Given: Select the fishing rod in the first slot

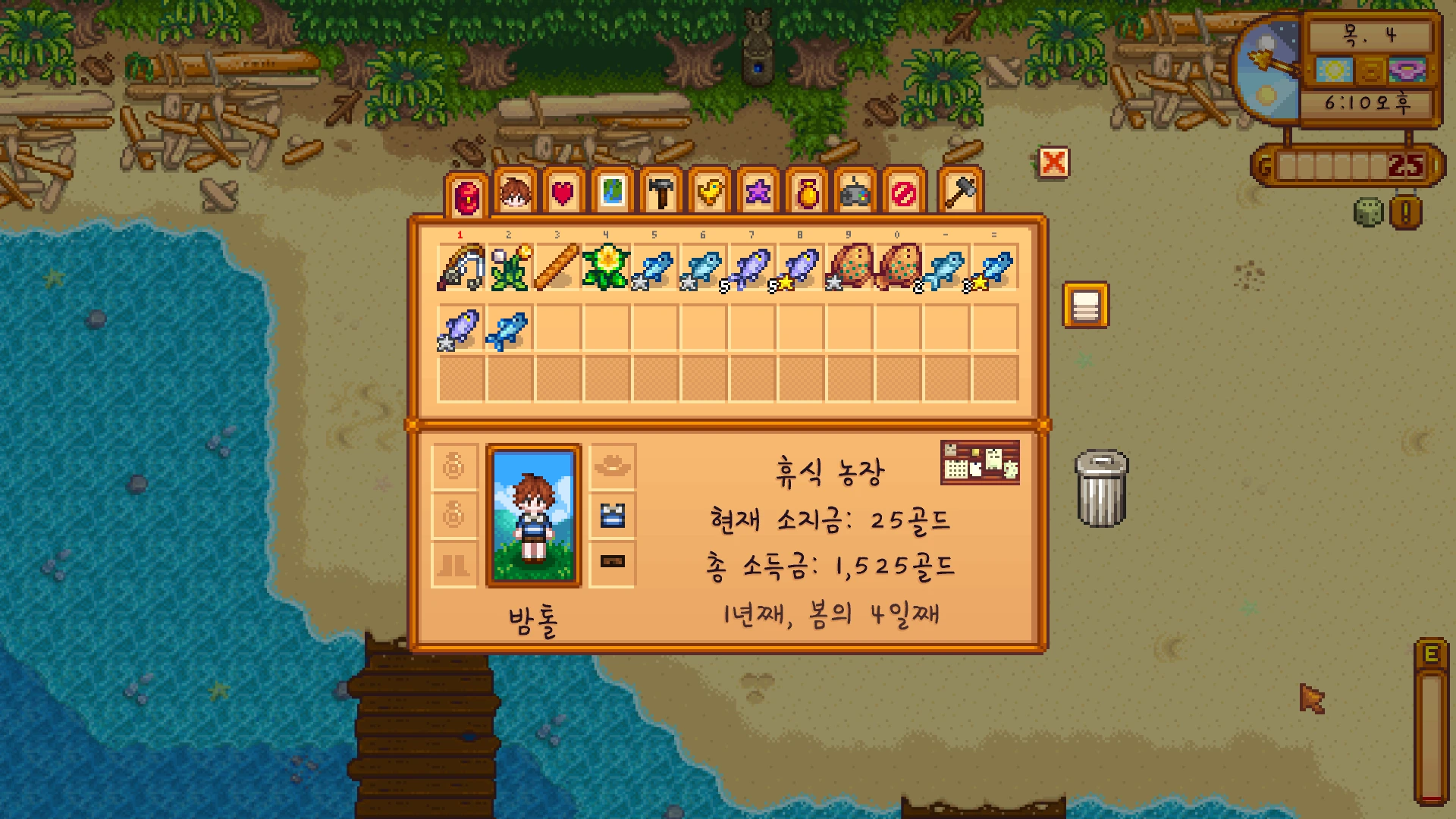Looking at the screenshot, I should coord(461,267).
